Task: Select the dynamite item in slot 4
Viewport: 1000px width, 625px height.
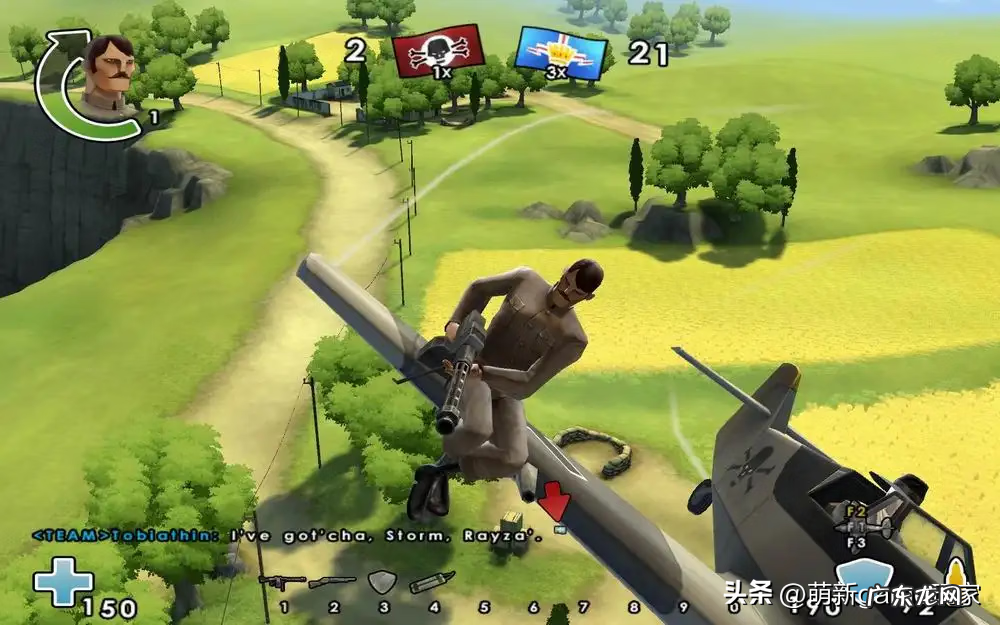Action: click(x=432, y=581)
